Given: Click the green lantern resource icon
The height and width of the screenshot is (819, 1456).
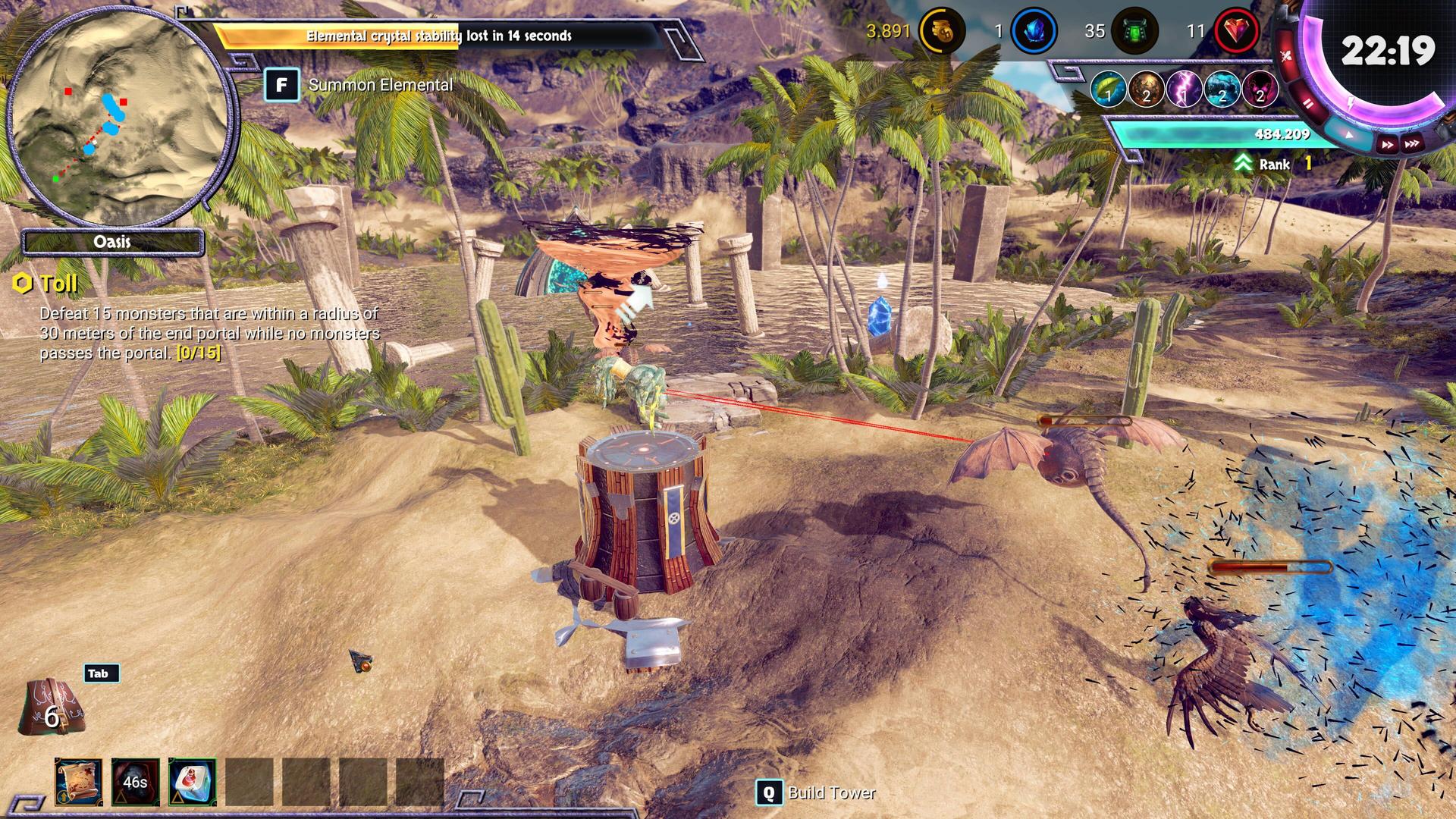Looking at the screenshot, I should (1134, 31).
